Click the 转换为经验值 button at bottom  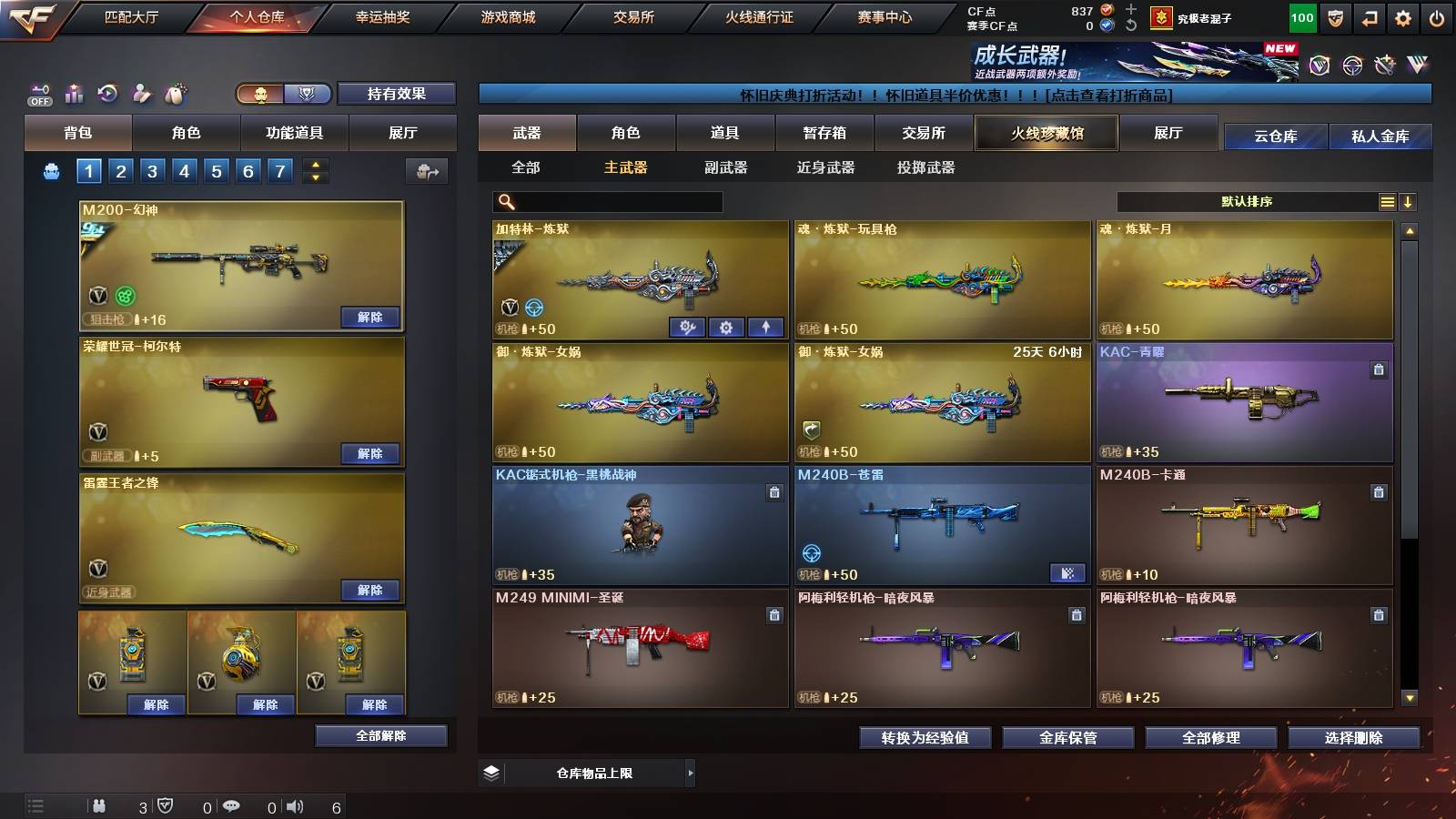(925, 738)
